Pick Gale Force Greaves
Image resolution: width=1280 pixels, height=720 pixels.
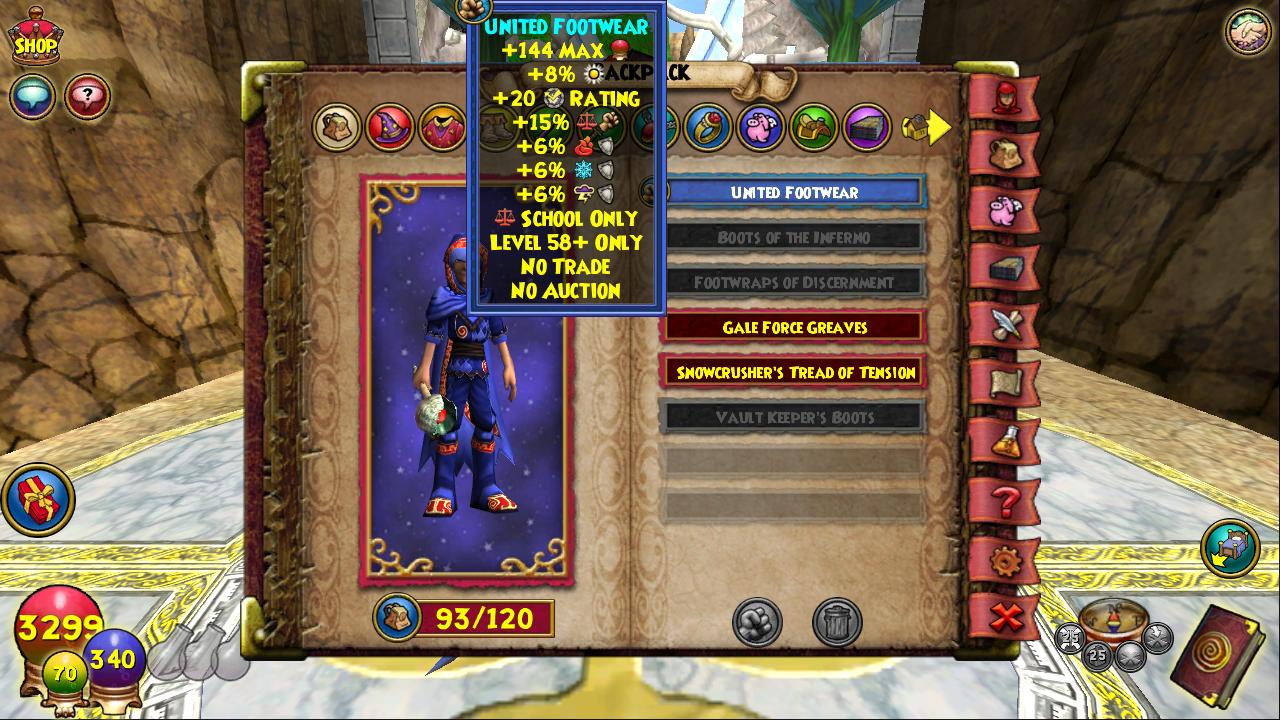tap(794, 327)
